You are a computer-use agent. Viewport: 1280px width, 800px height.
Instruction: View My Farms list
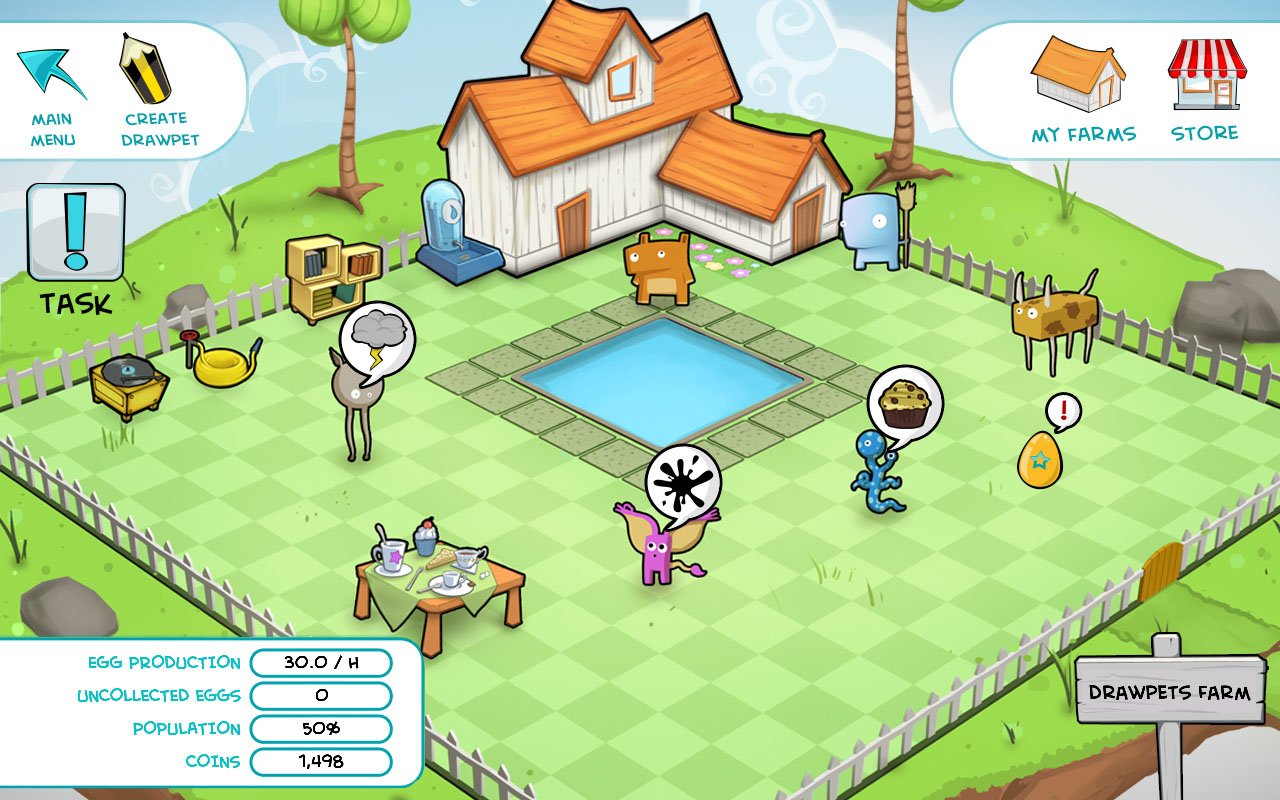(1083, 90)
